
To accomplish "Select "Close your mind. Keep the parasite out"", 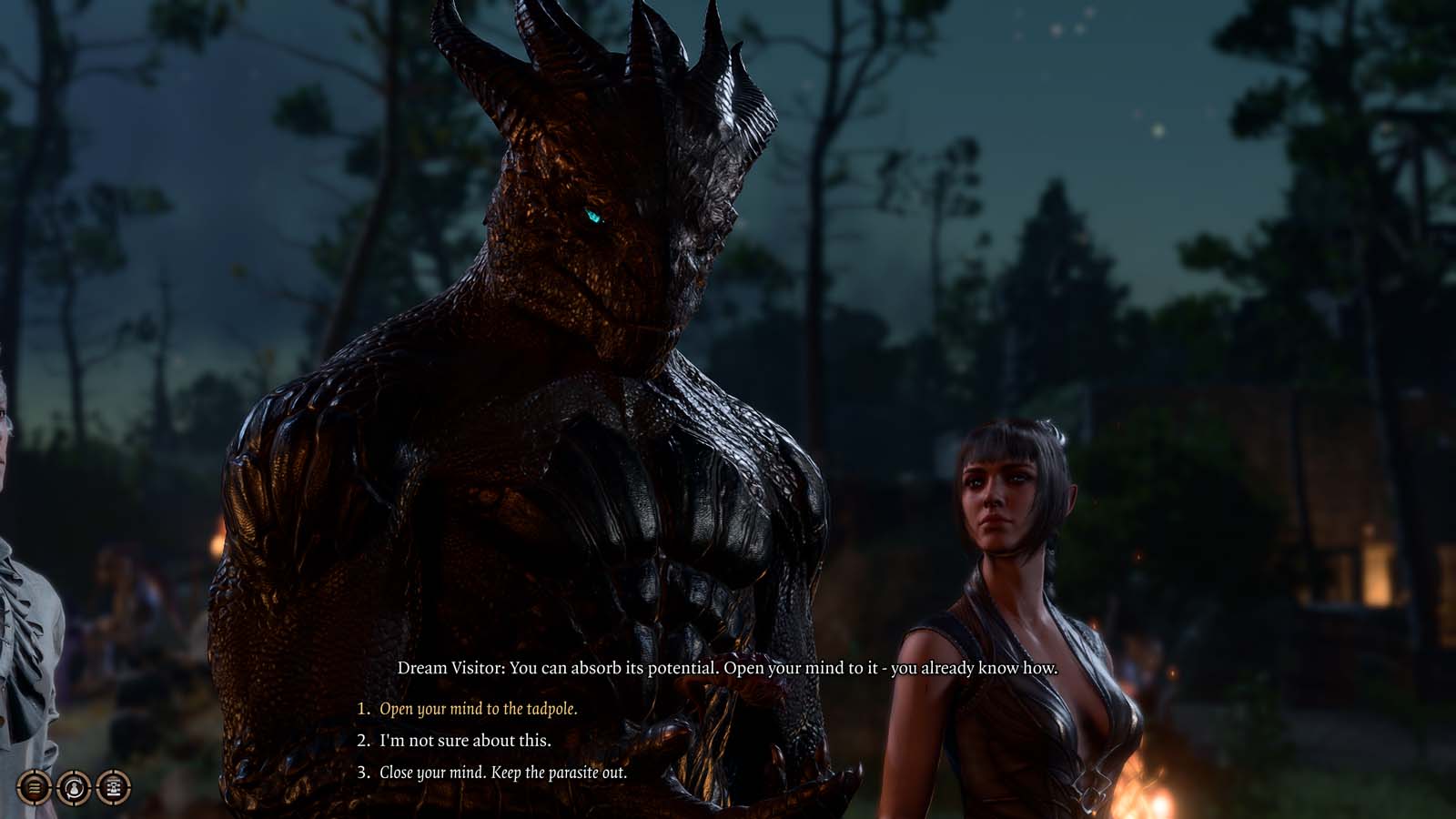I will point(502,773).
